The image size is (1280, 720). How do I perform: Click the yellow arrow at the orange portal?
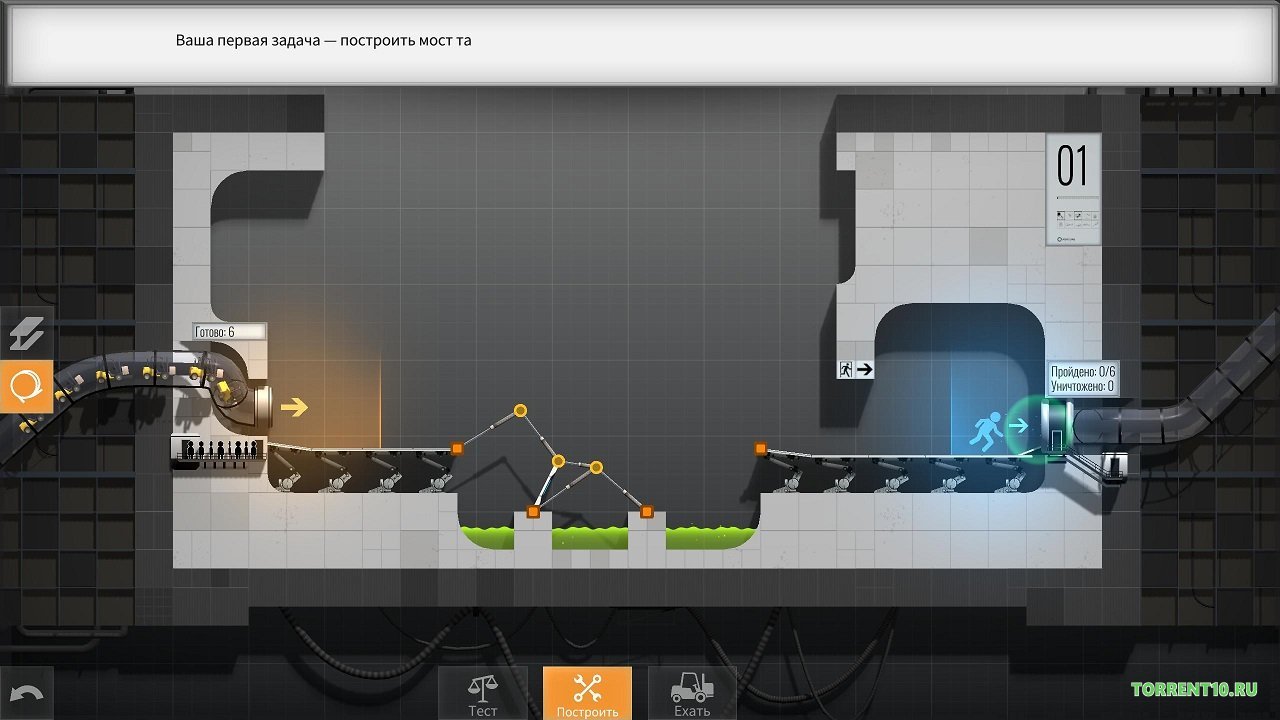click(x=295, y=407)
